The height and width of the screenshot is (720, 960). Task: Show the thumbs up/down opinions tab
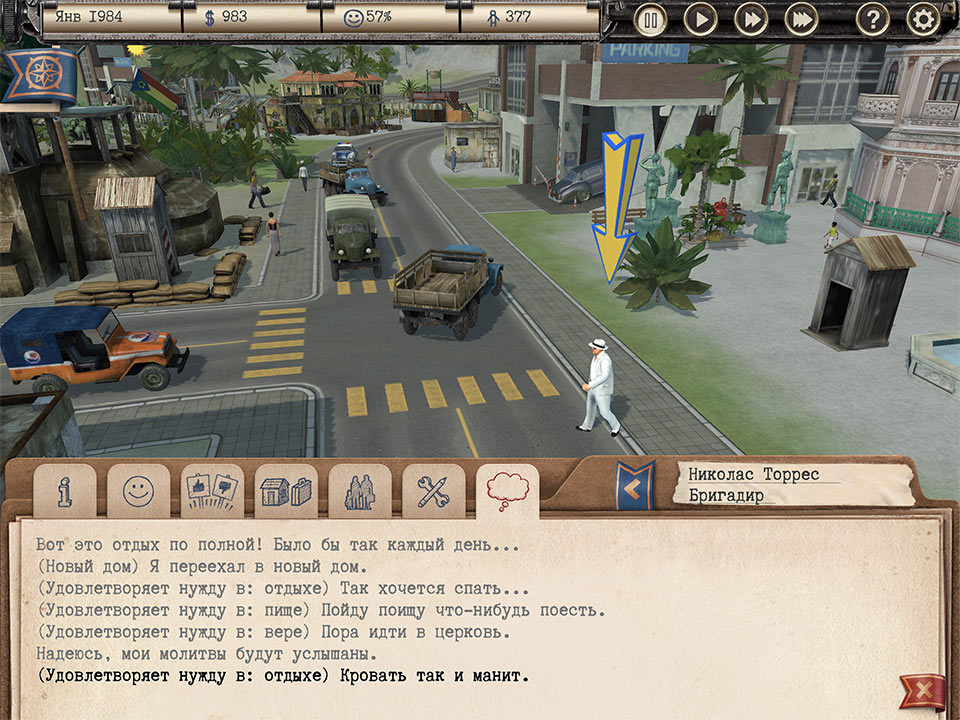(212, 491)
